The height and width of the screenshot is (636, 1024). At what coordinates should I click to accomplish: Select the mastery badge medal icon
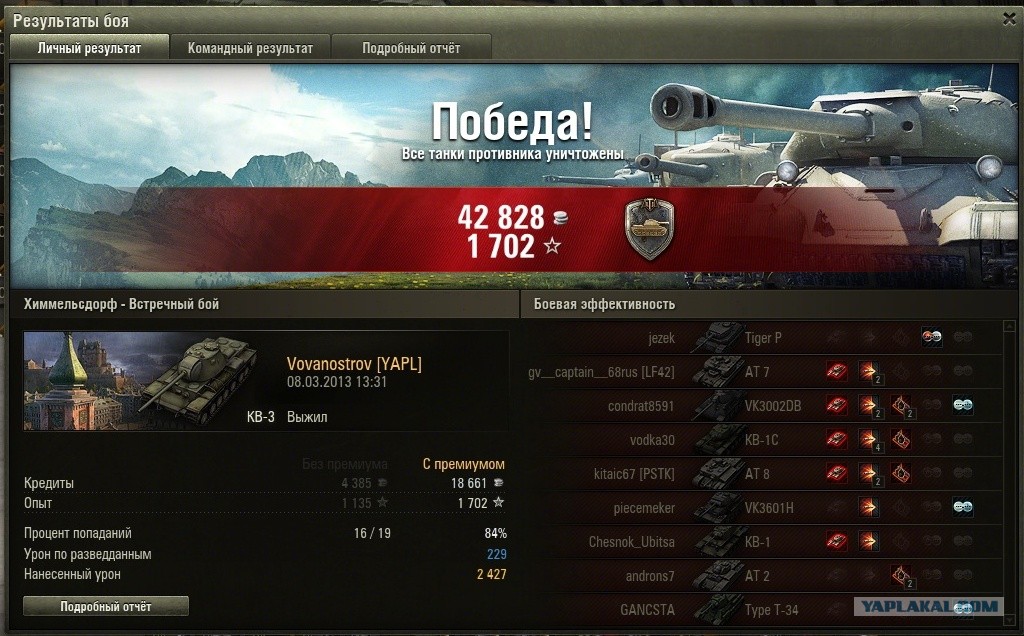click(649, 228)
